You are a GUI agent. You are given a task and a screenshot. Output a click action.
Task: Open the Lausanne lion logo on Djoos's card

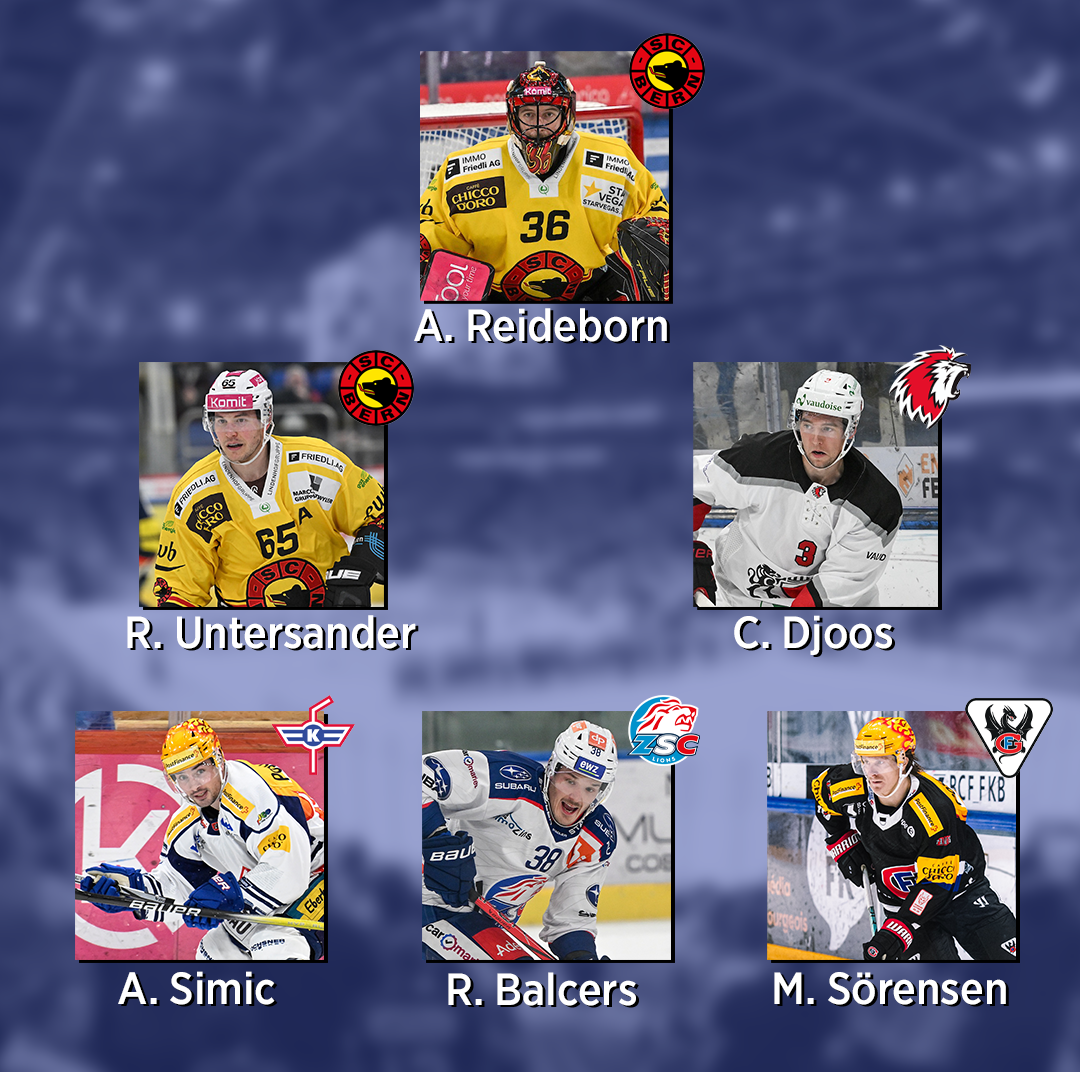tap(929, 385)
